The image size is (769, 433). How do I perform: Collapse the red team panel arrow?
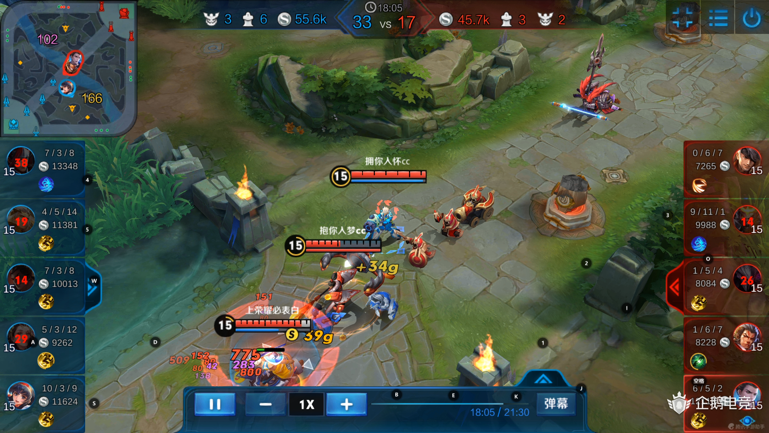(x=676, y=286)
